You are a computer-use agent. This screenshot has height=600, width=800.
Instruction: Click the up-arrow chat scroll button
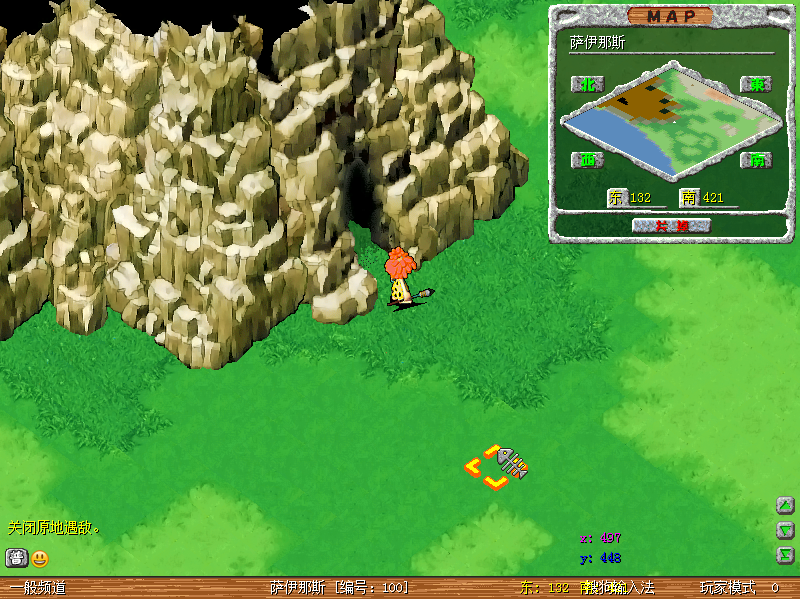785,505
